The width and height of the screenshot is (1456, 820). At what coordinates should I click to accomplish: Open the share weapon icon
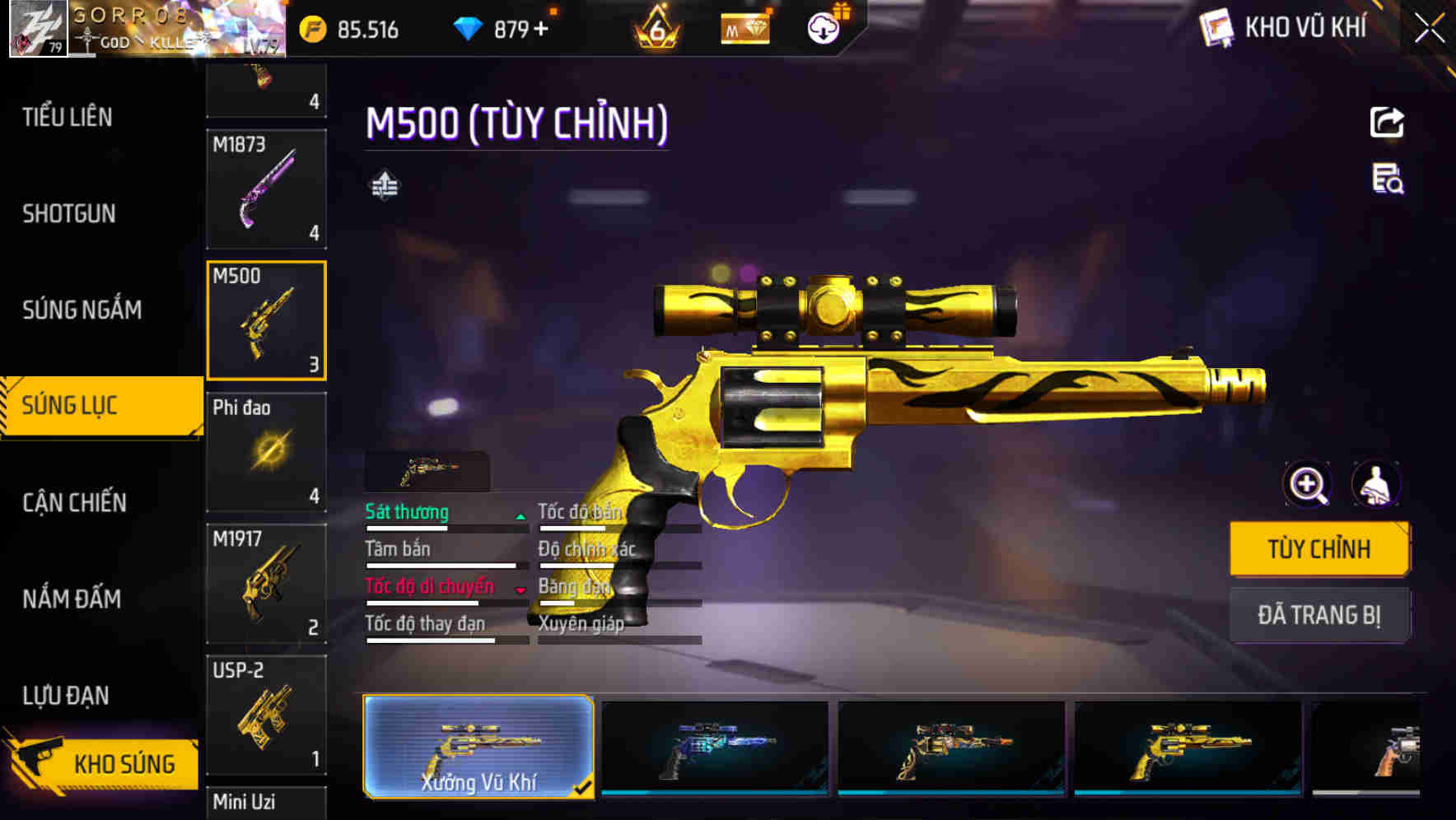pos(1388,122)
